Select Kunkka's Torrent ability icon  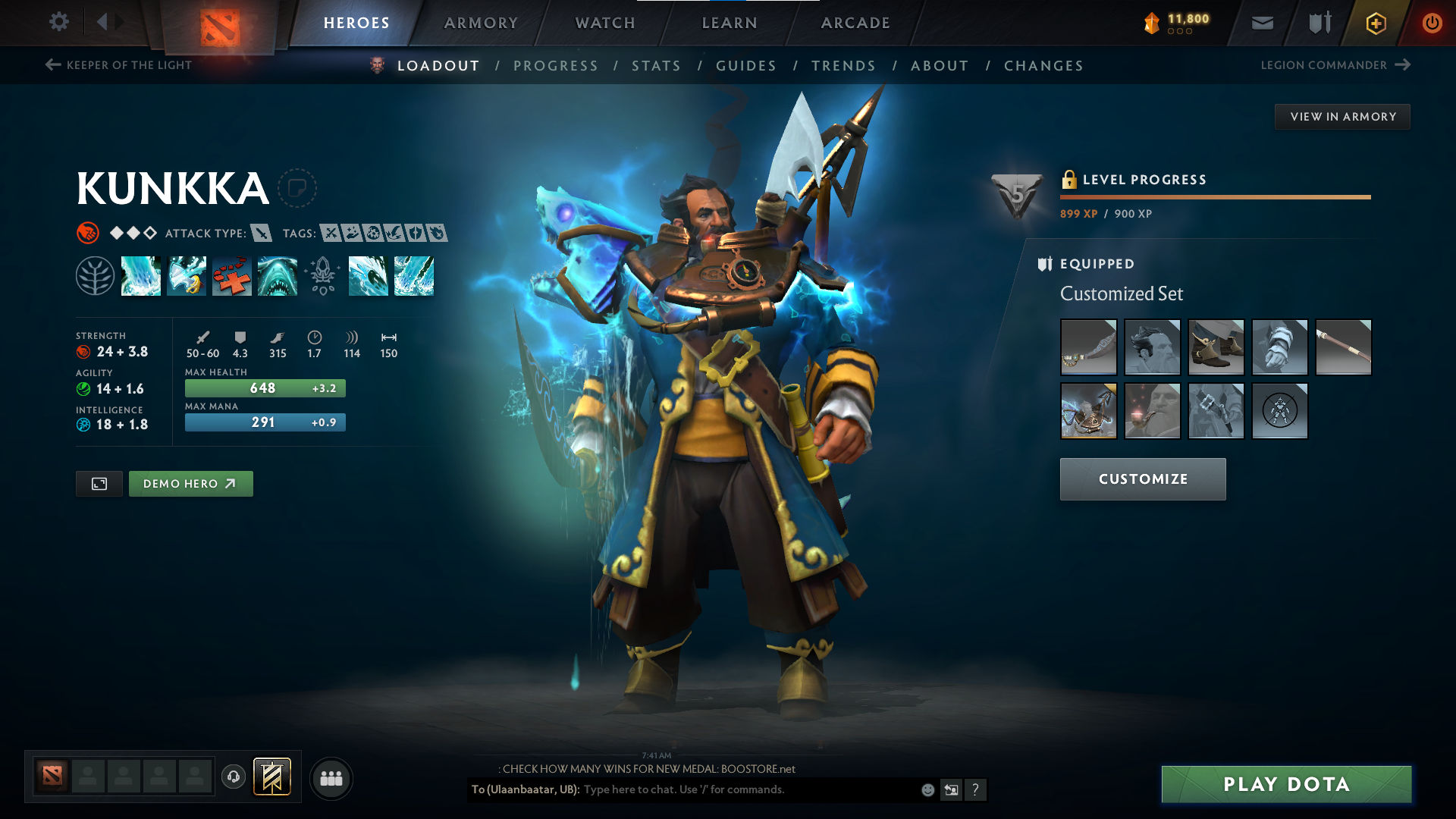tap(141, 277)
